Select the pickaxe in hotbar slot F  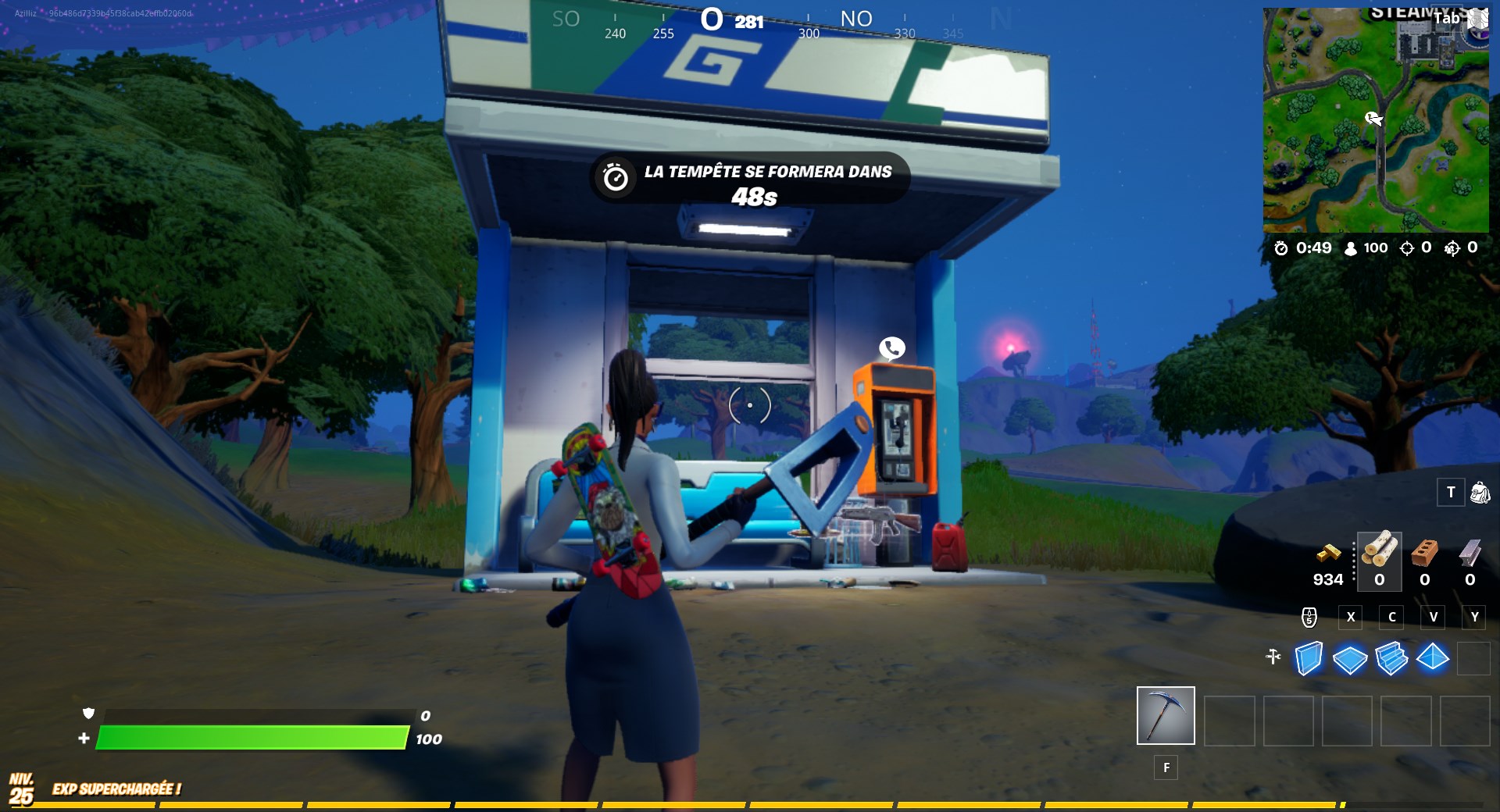[x=1165, y=715]
